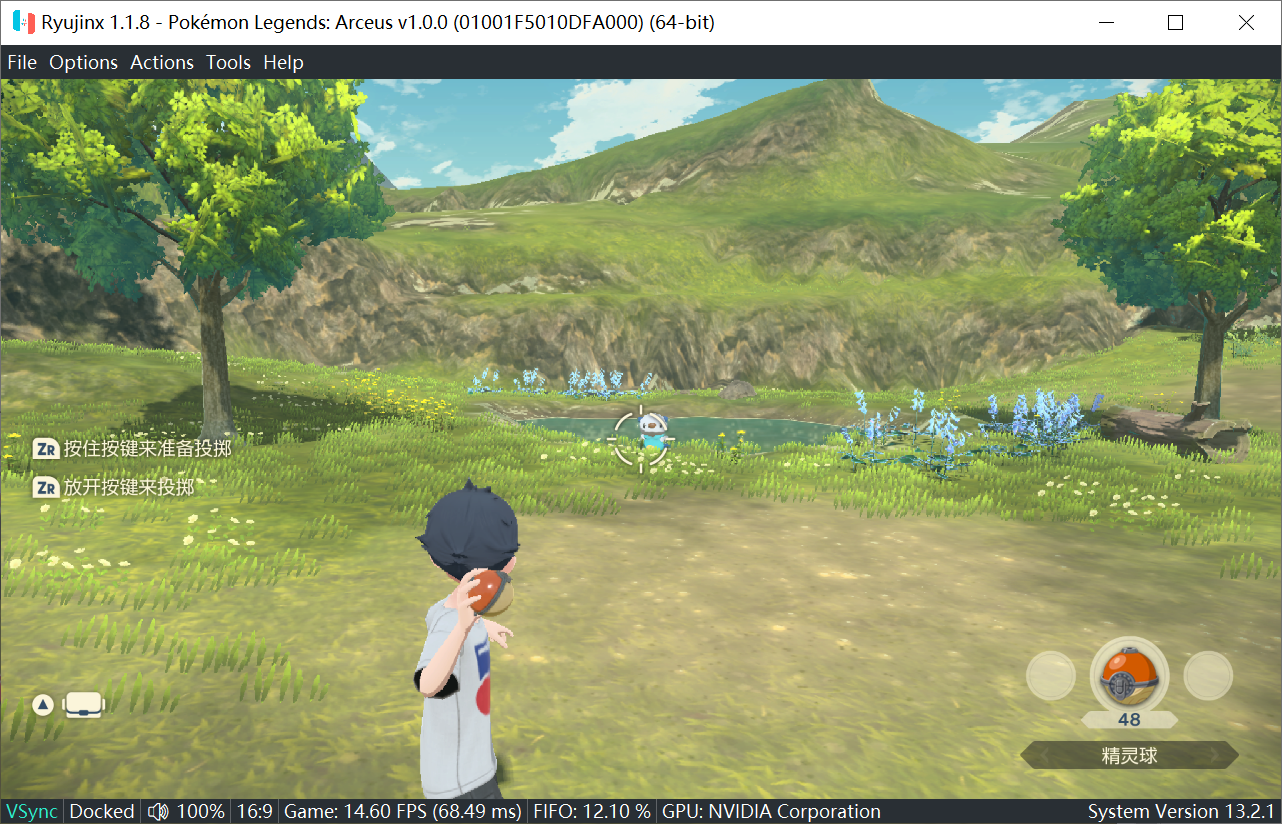Change the 16:9 aspect ratio setting

[254, 811]
